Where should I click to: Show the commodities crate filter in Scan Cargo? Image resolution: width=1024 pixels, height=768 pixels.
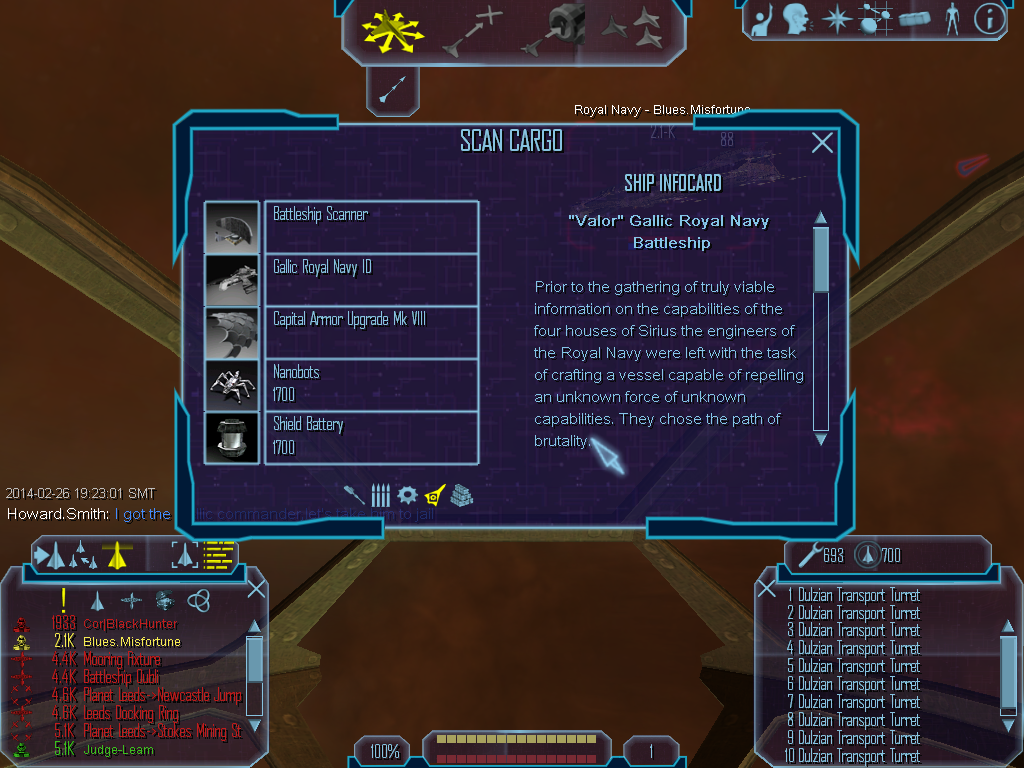point(461,495)
